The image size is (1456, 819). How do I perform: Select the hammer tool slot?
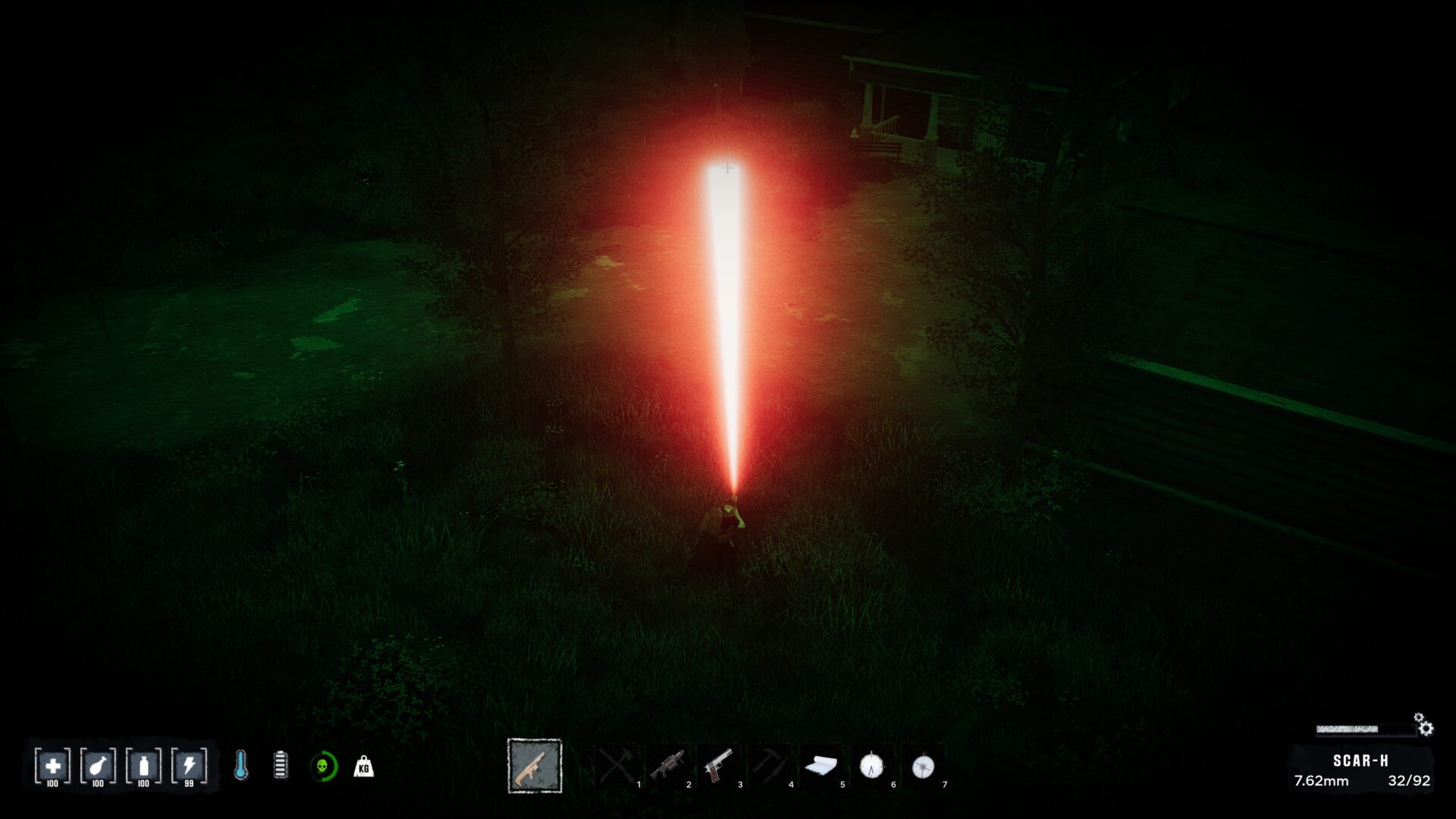coord(770,766)
